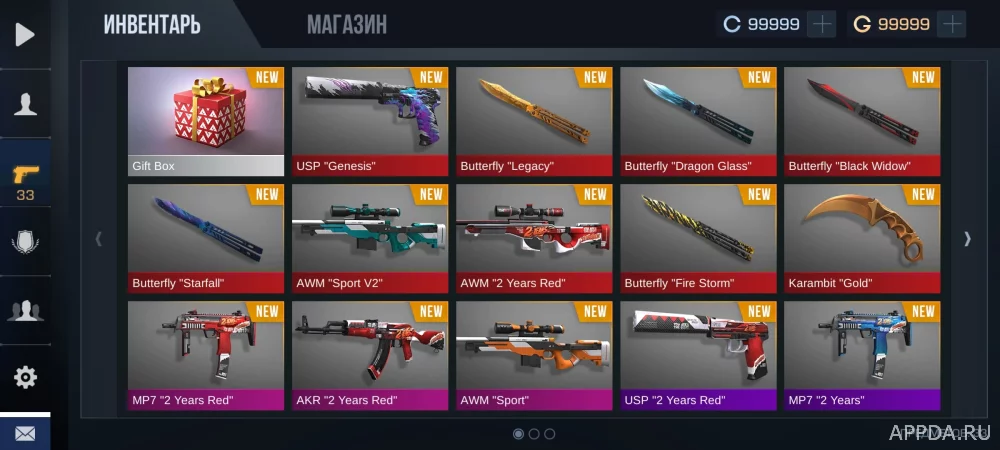Tap the play triangle in the sidebar
The width and height of the screenshot is (1000, 450).
[x=25, y=35]
